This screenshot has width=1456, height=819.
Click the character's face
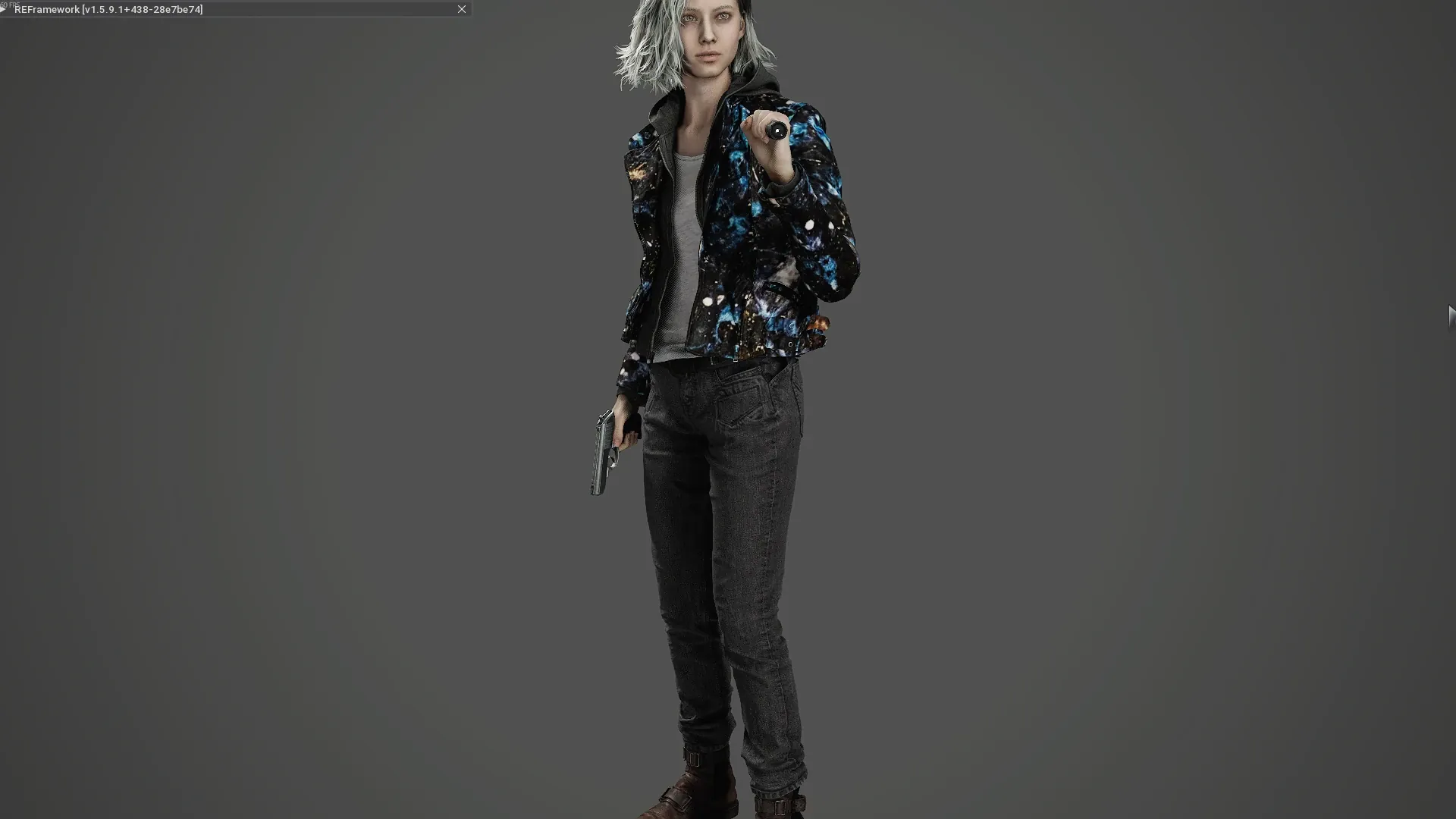709,30
